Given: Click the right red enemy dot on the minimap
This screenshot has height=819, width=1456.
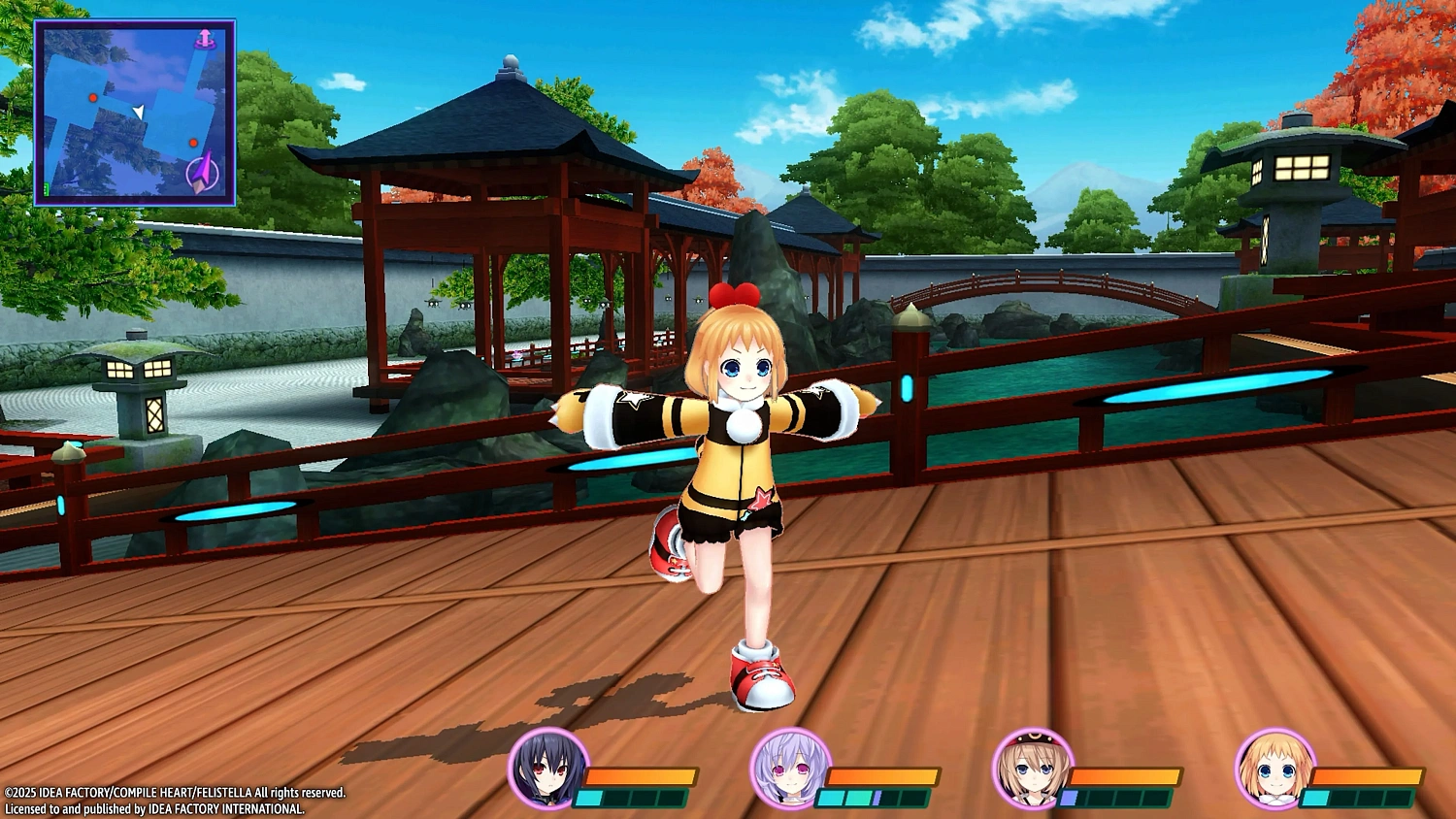Looking at the screenshot, I should click(193, 143).
